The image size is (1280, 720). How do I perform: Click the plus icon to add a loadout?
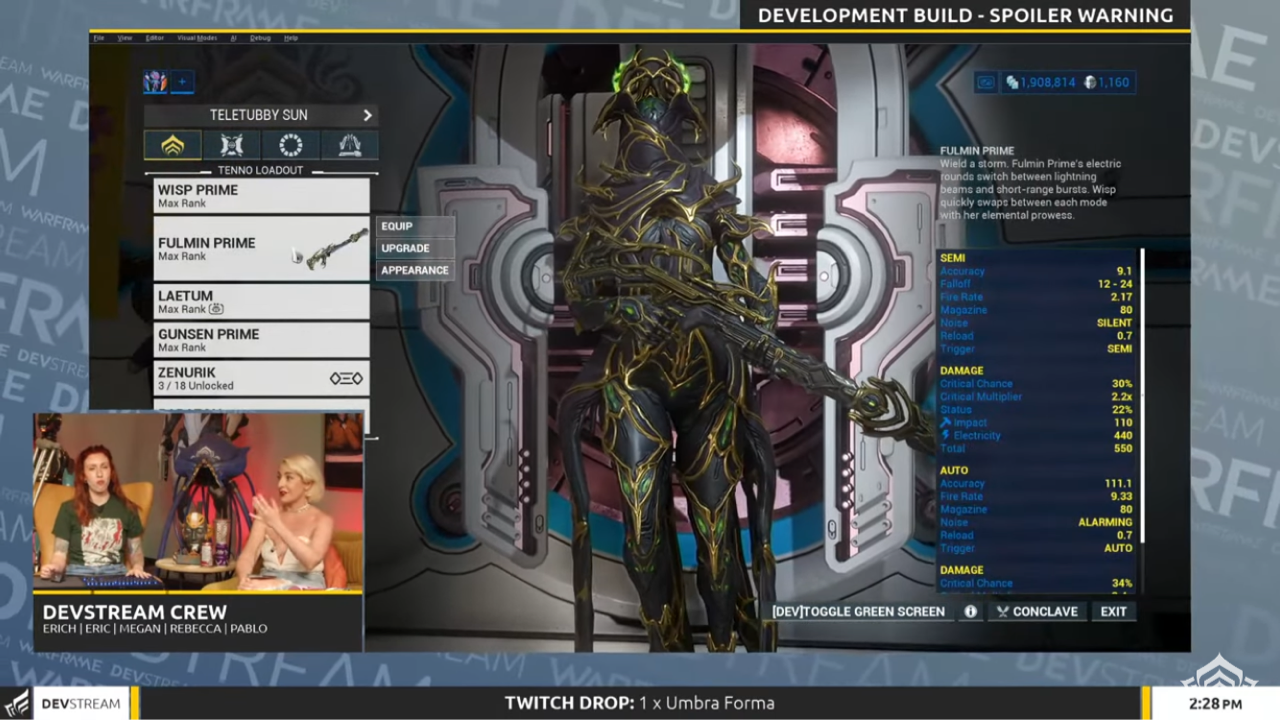coord(182,82)
